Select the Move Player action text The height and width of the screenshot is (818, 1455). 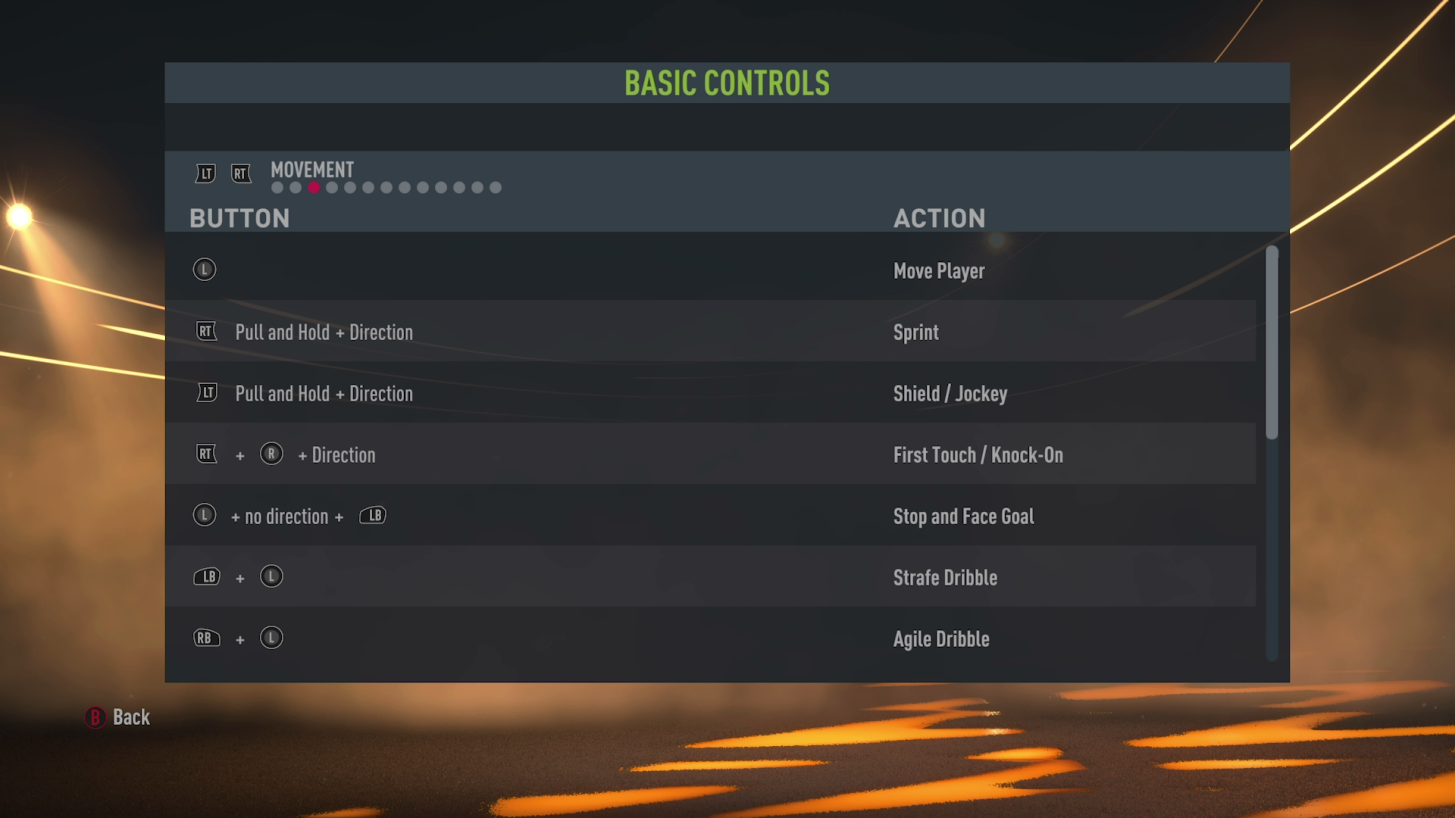(938, 270)
